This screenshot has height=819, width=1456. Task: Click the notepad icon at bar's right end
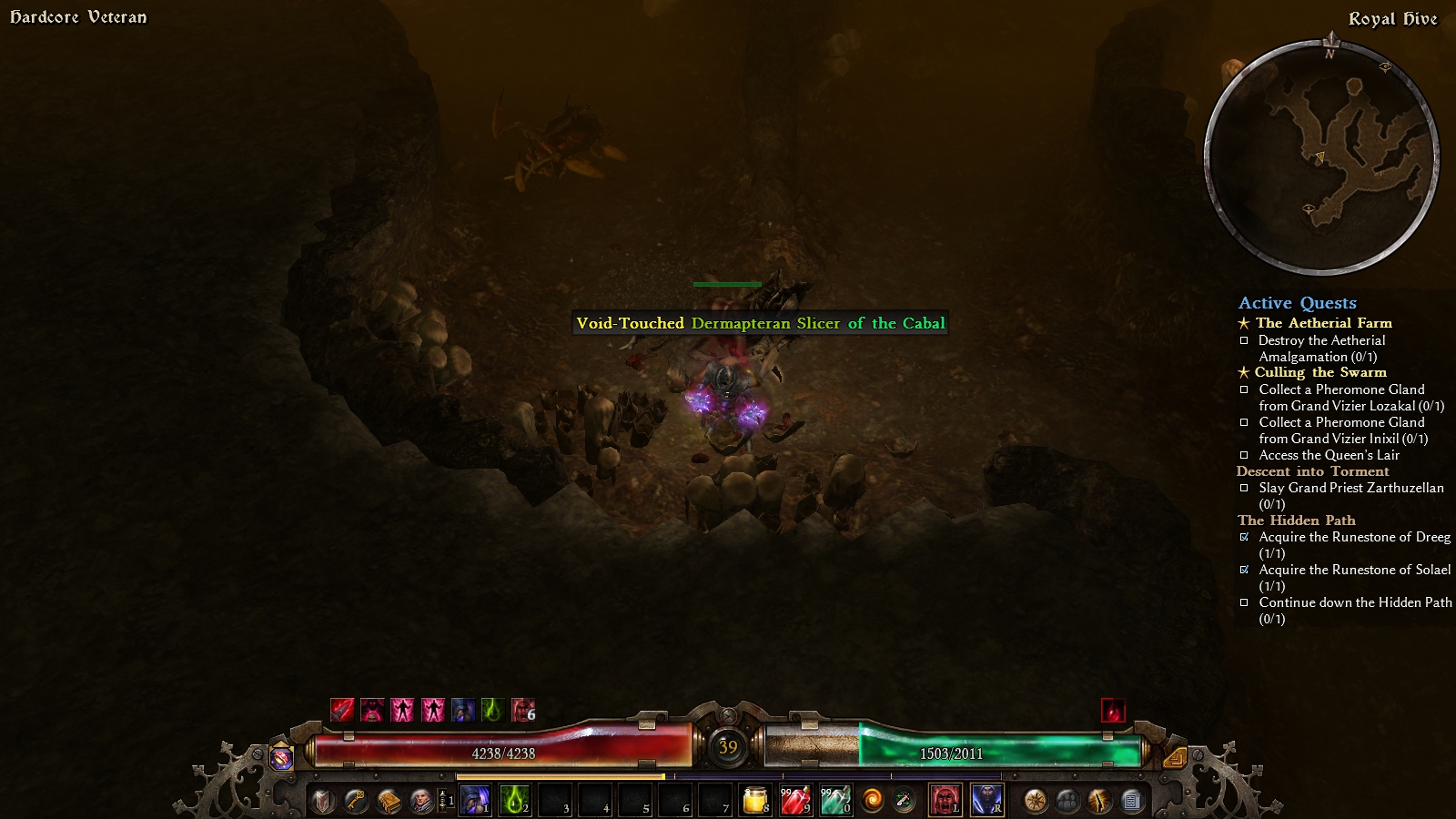[1131, 801]
